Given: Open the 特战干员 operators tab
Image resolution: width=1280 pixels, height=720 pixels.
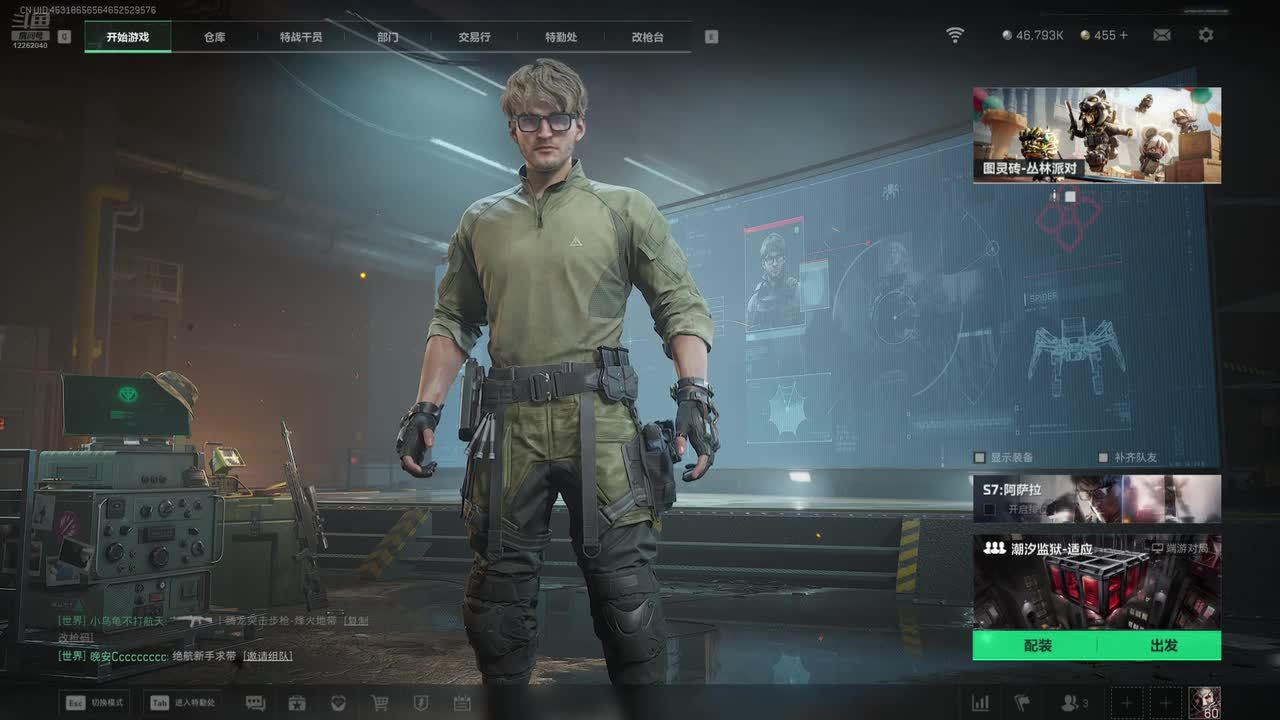Looking at the screenshot, I should pos(301,37).
